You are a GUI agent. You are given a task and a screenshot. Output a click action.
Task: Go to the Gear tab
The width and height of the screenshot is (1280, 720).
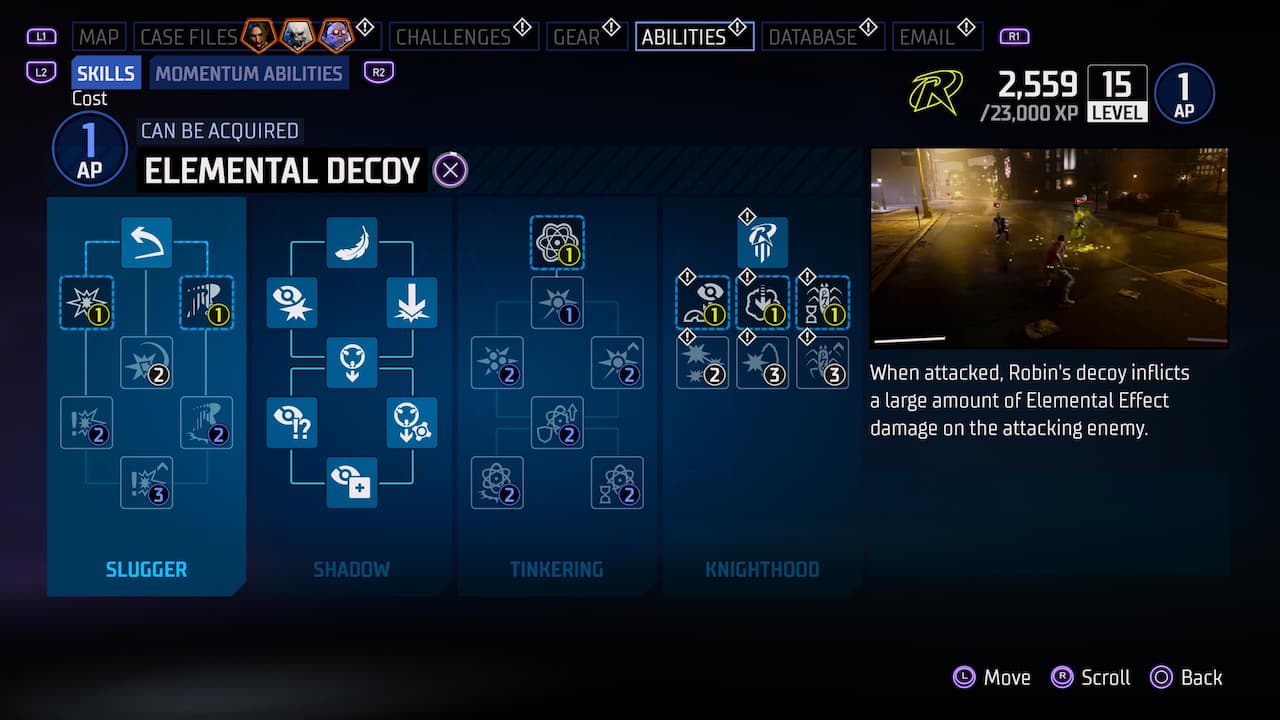point(576,37)
